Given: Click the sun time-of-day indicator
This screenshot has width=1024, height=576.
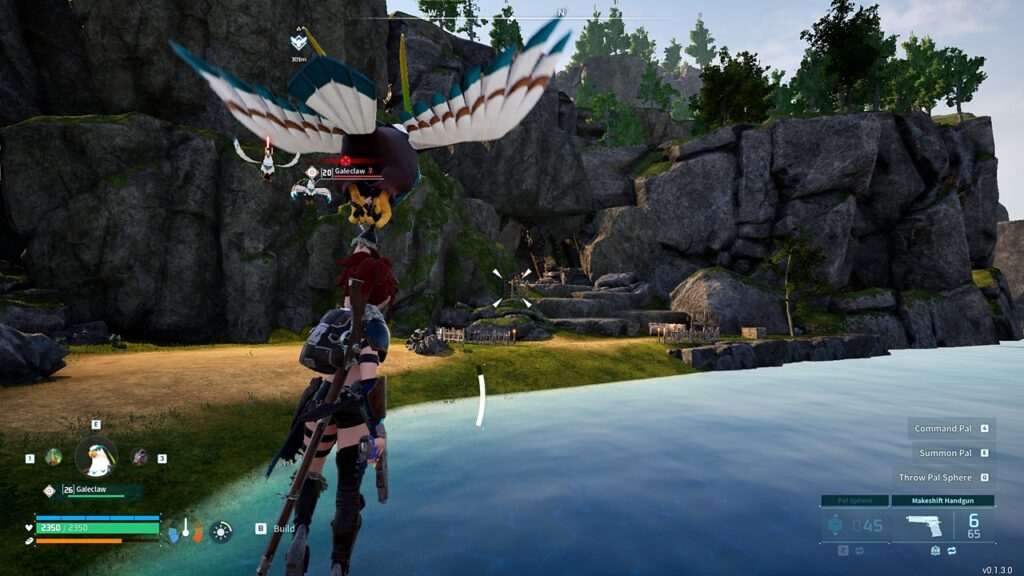Looking at the screenshot, I should coord(221,531).
